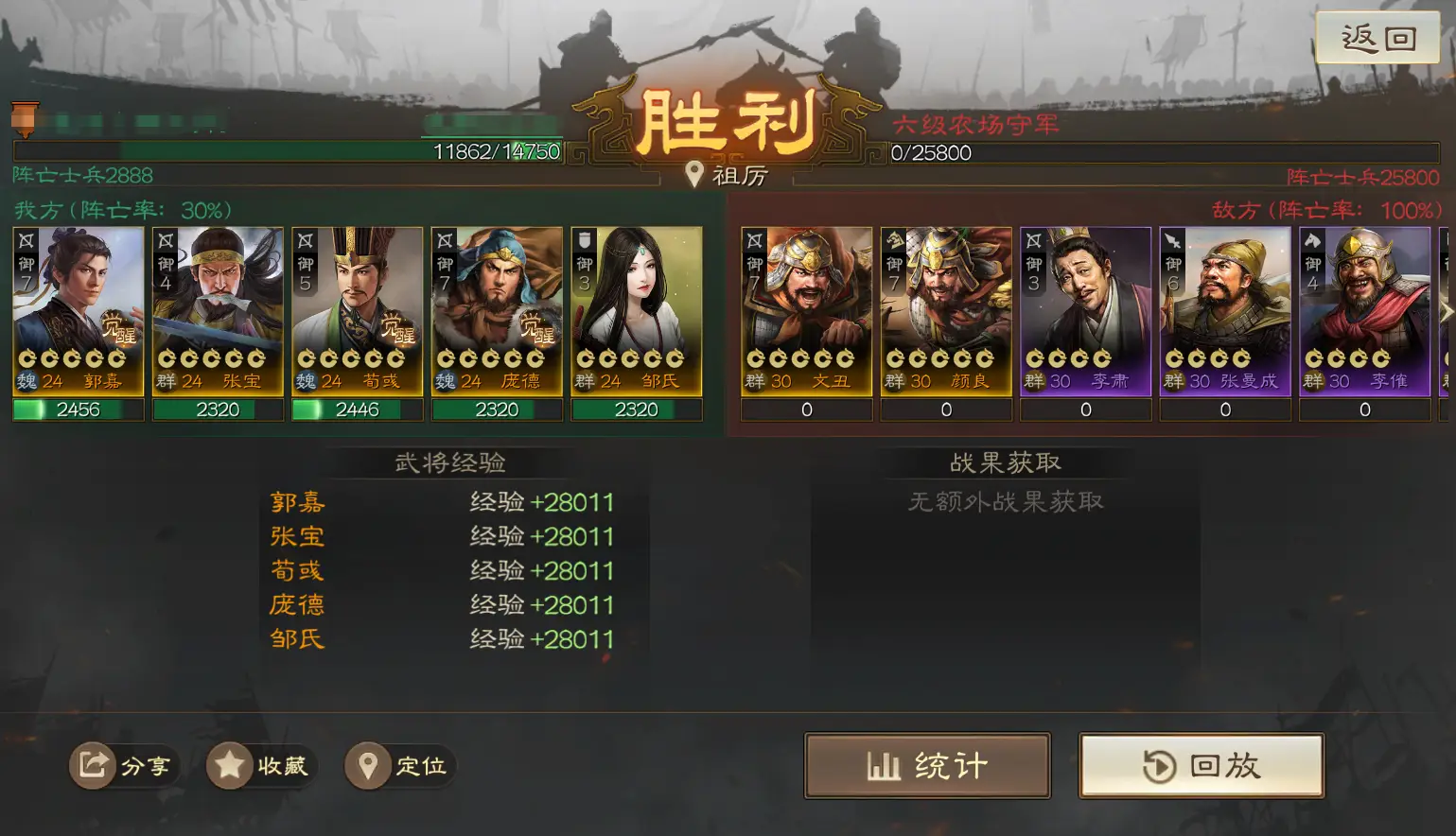Share the battle report via 分享
Screen dimensions: 1456x836
124,765
